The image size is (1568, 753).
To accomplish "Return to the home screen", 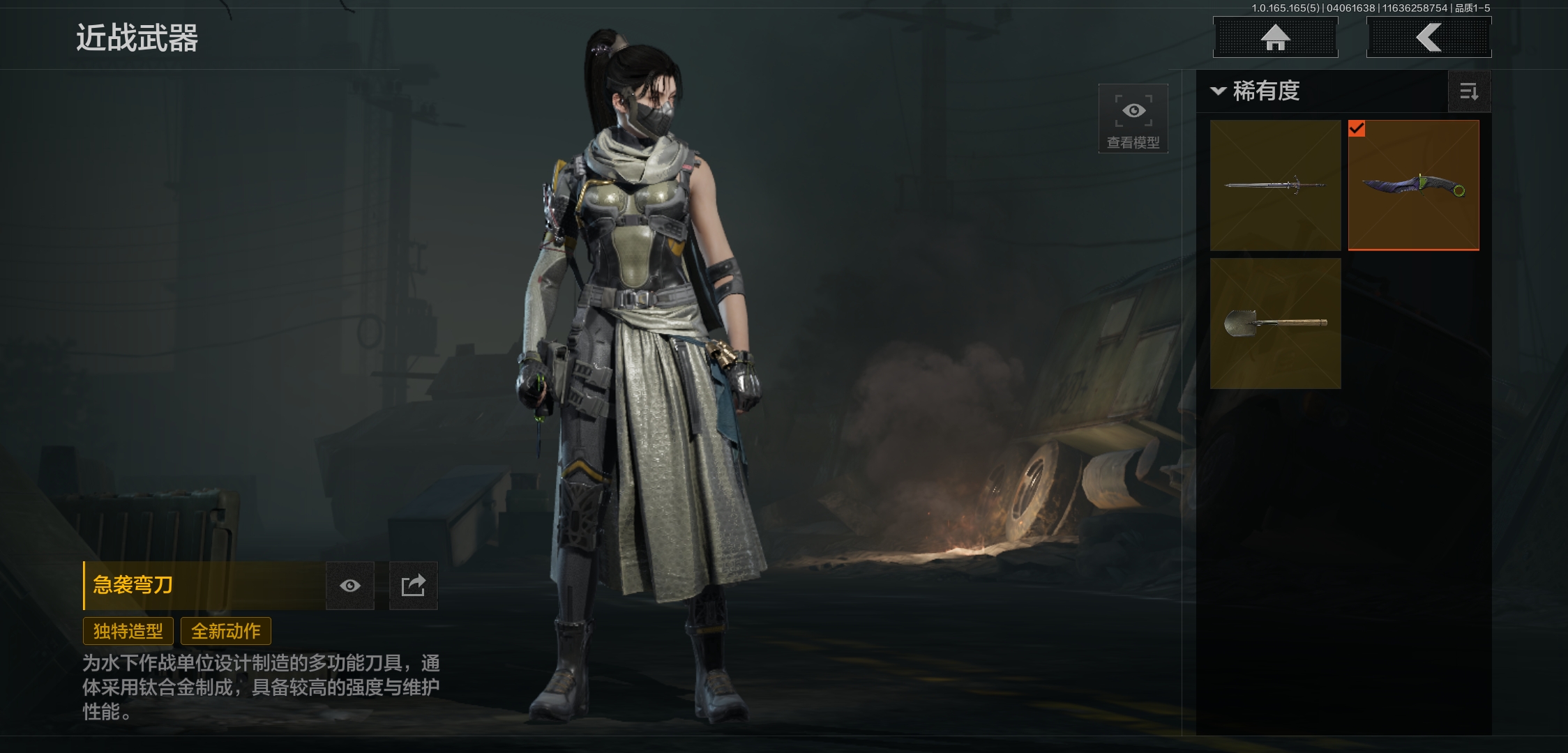I will tap(1275, 38).
